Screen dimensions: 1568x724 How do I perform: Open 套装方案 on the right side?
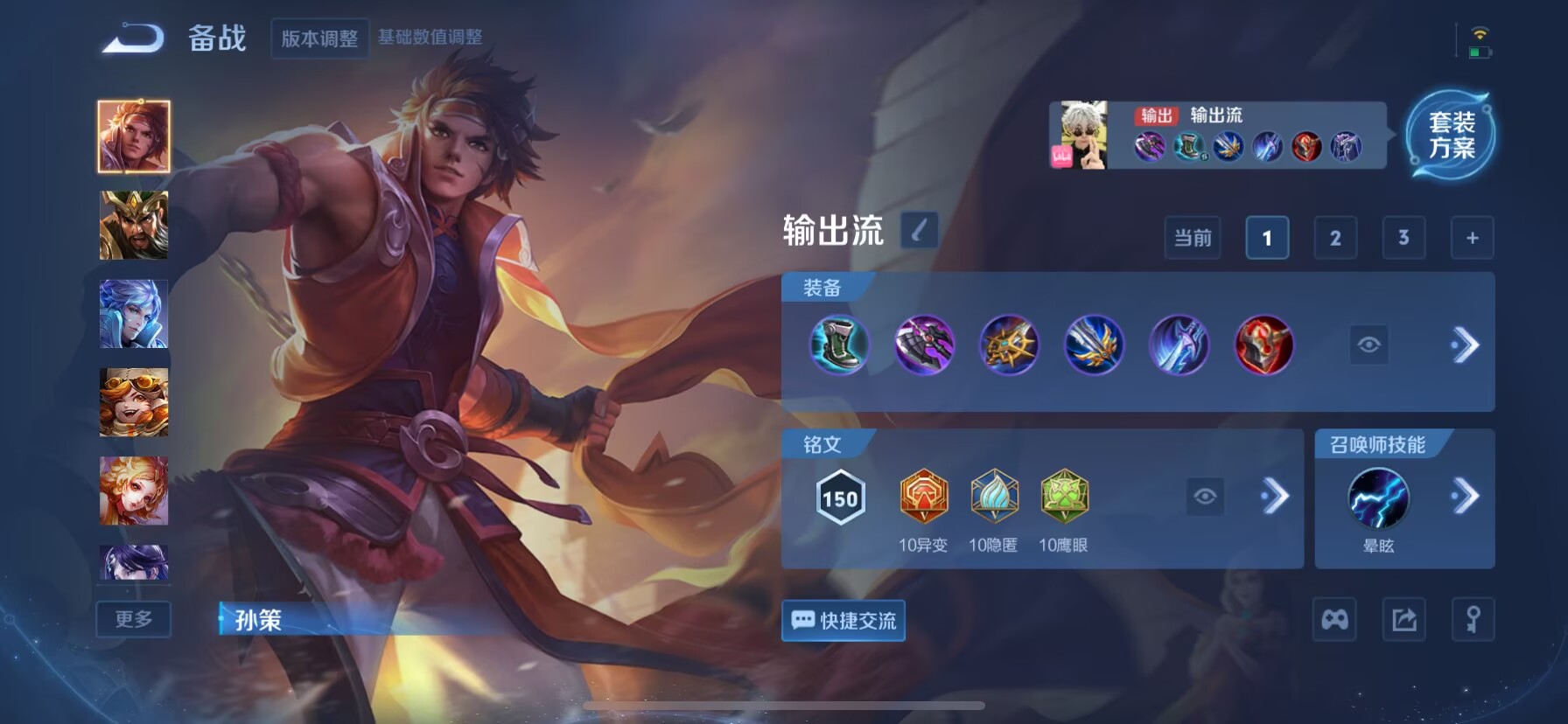point(1451,134)
